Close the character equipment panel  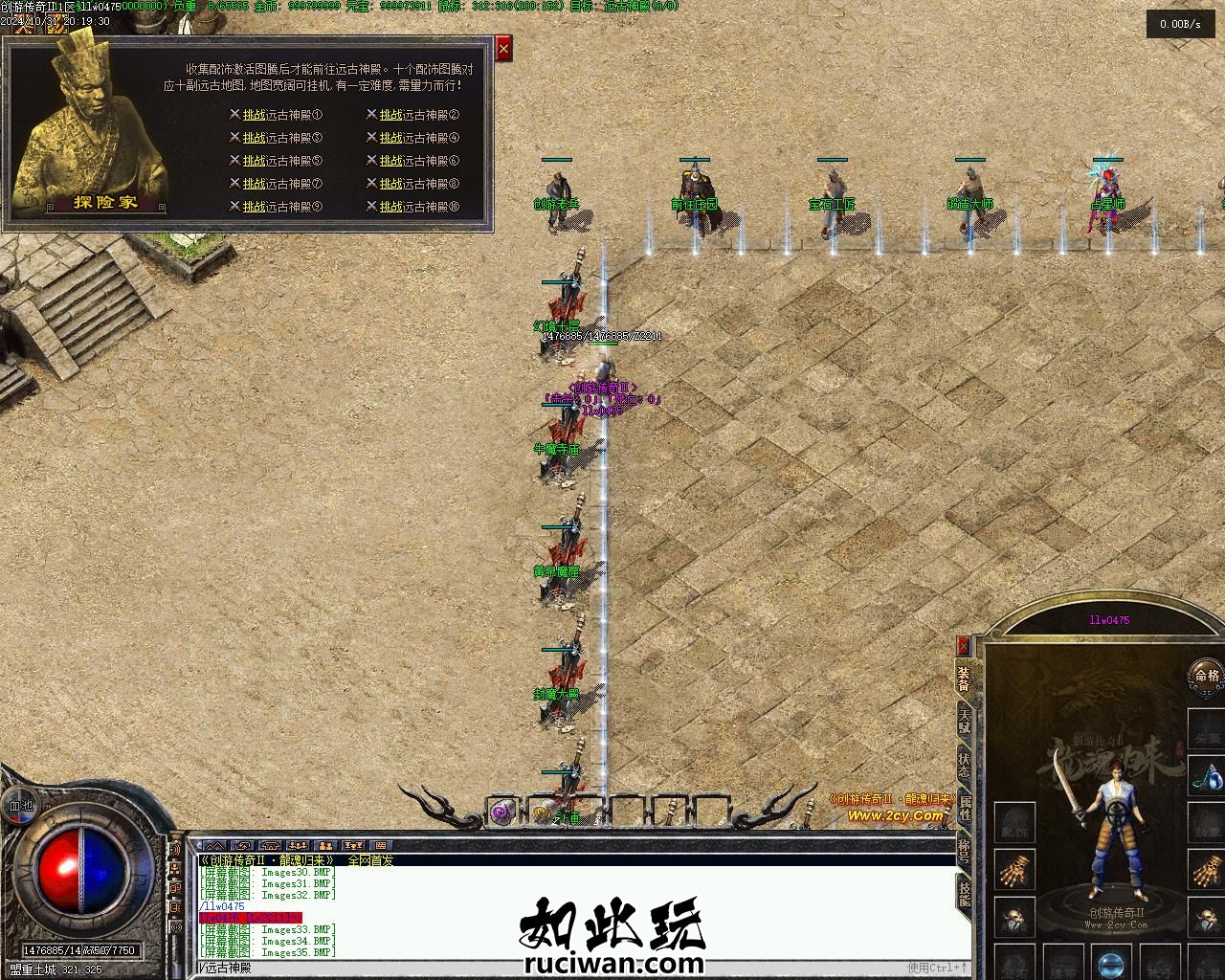tap(963, 645)
